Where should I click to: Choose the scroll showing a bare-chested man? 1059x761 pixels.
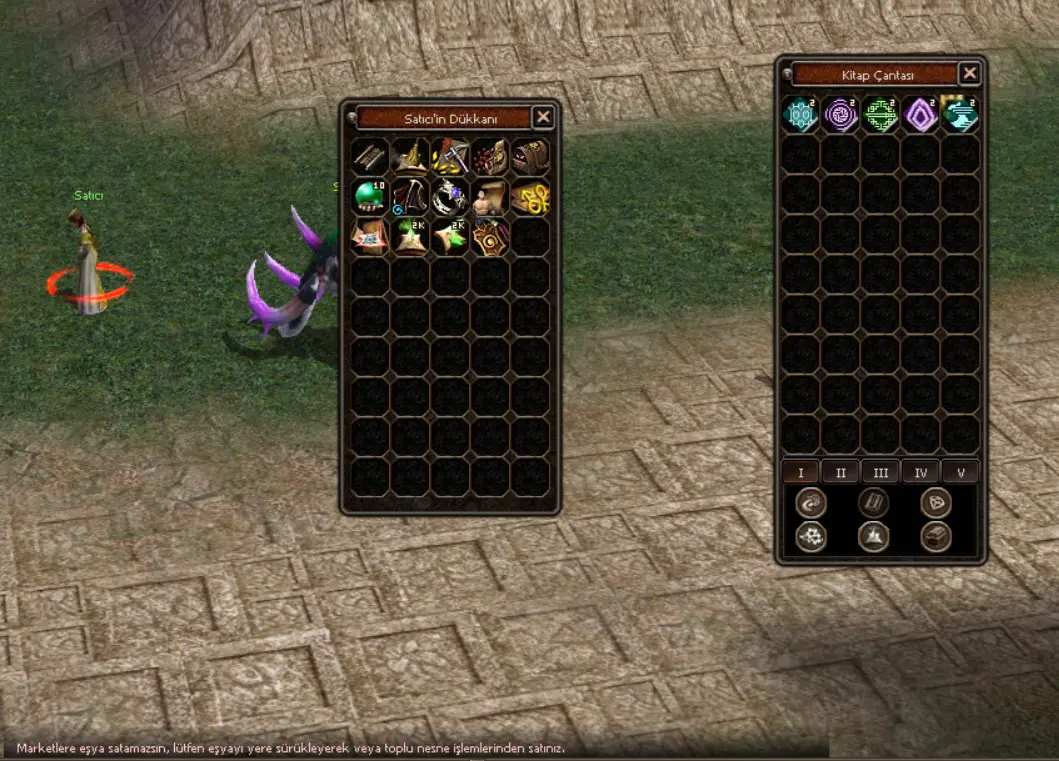490,197
